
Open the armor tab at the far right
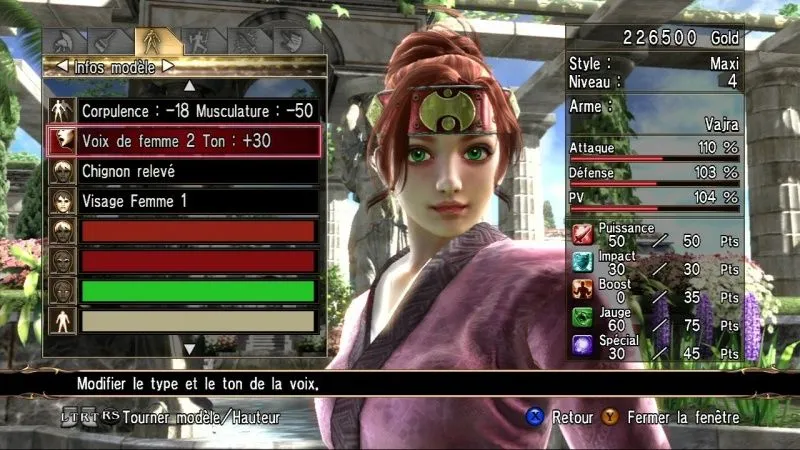click(x=288, y=42)
